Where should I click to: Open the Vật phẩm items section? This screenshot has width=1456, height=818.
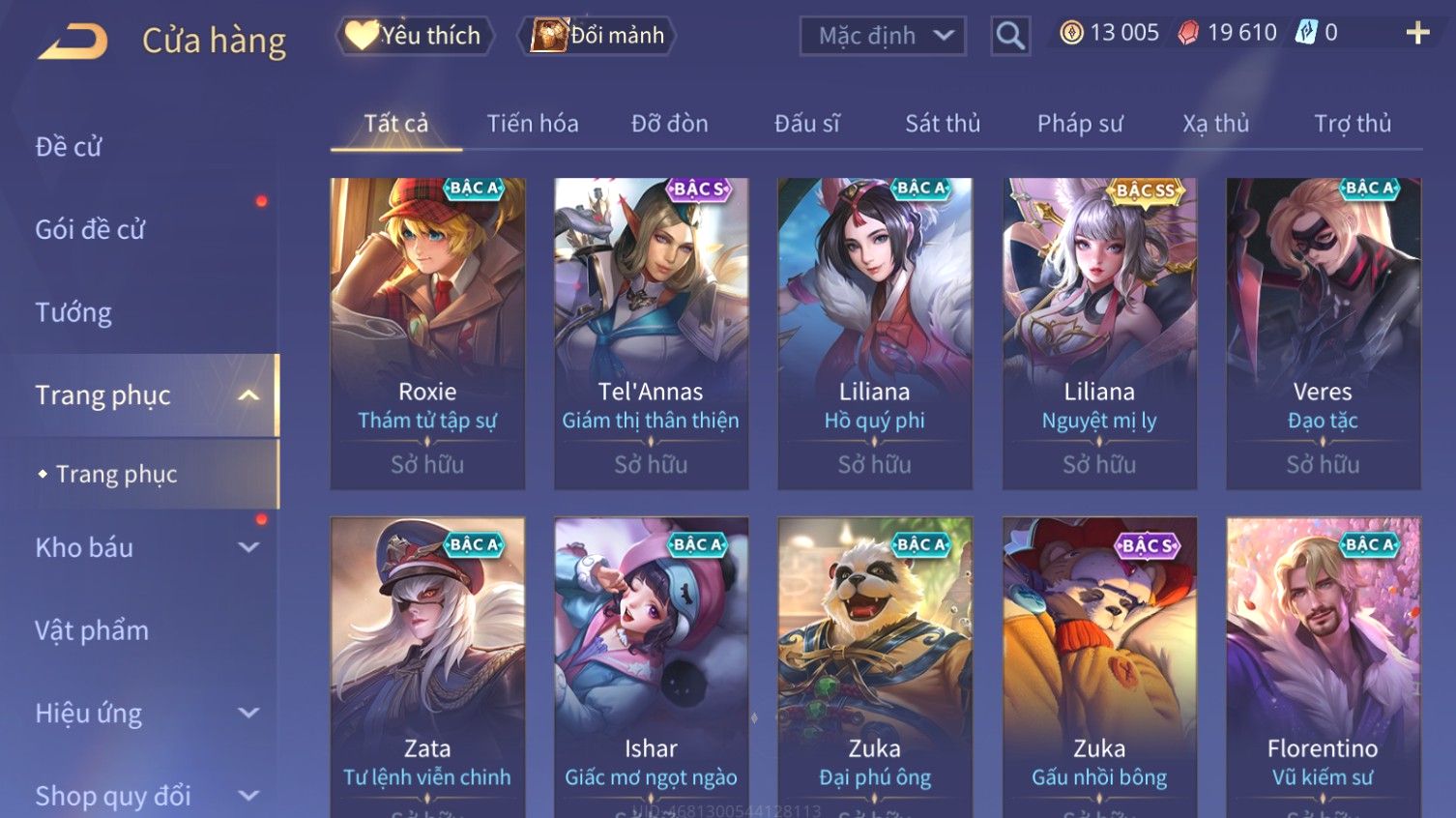92,630
